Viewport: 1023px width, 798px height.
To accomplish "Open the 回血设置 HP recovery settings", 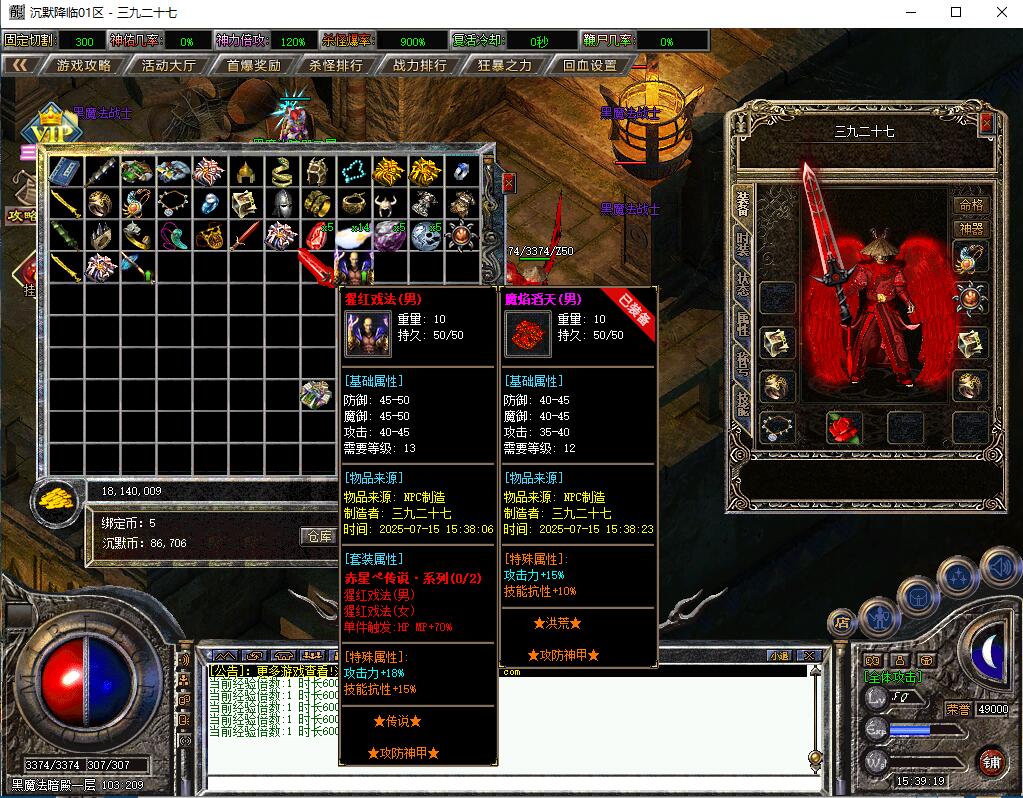I will tap(589, 65).
